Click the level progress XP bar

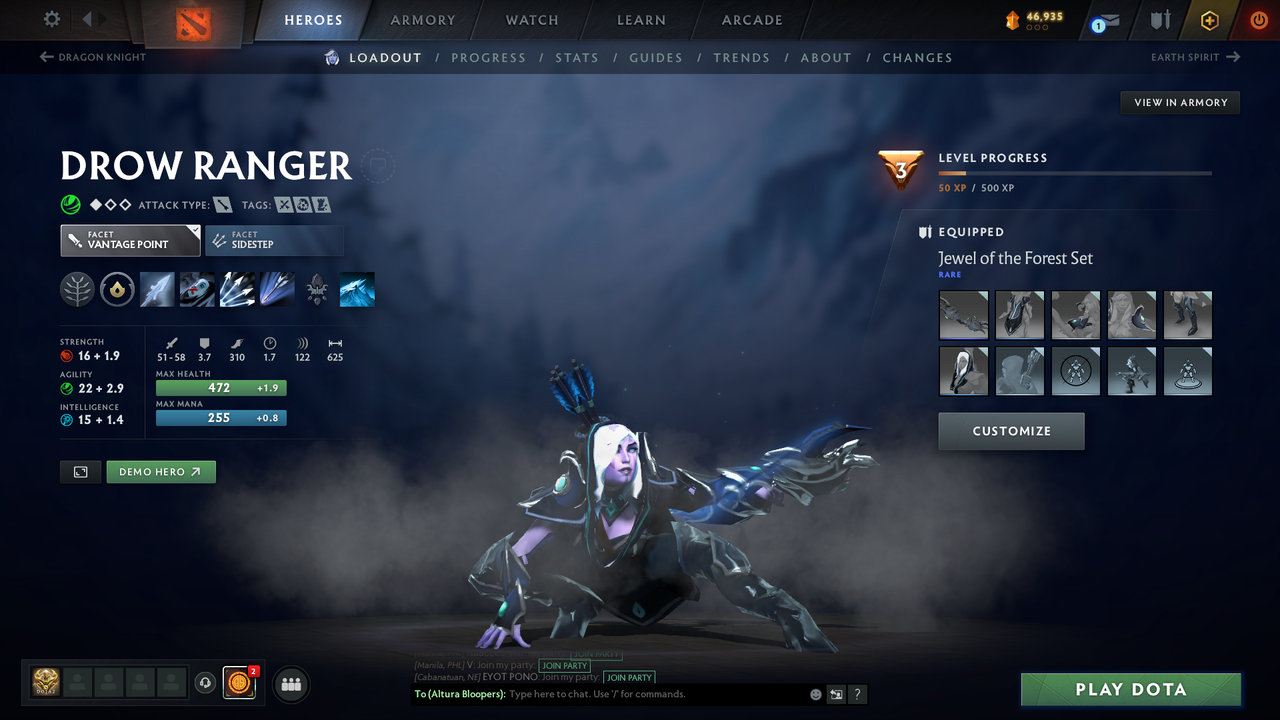tap(1075, 172)
